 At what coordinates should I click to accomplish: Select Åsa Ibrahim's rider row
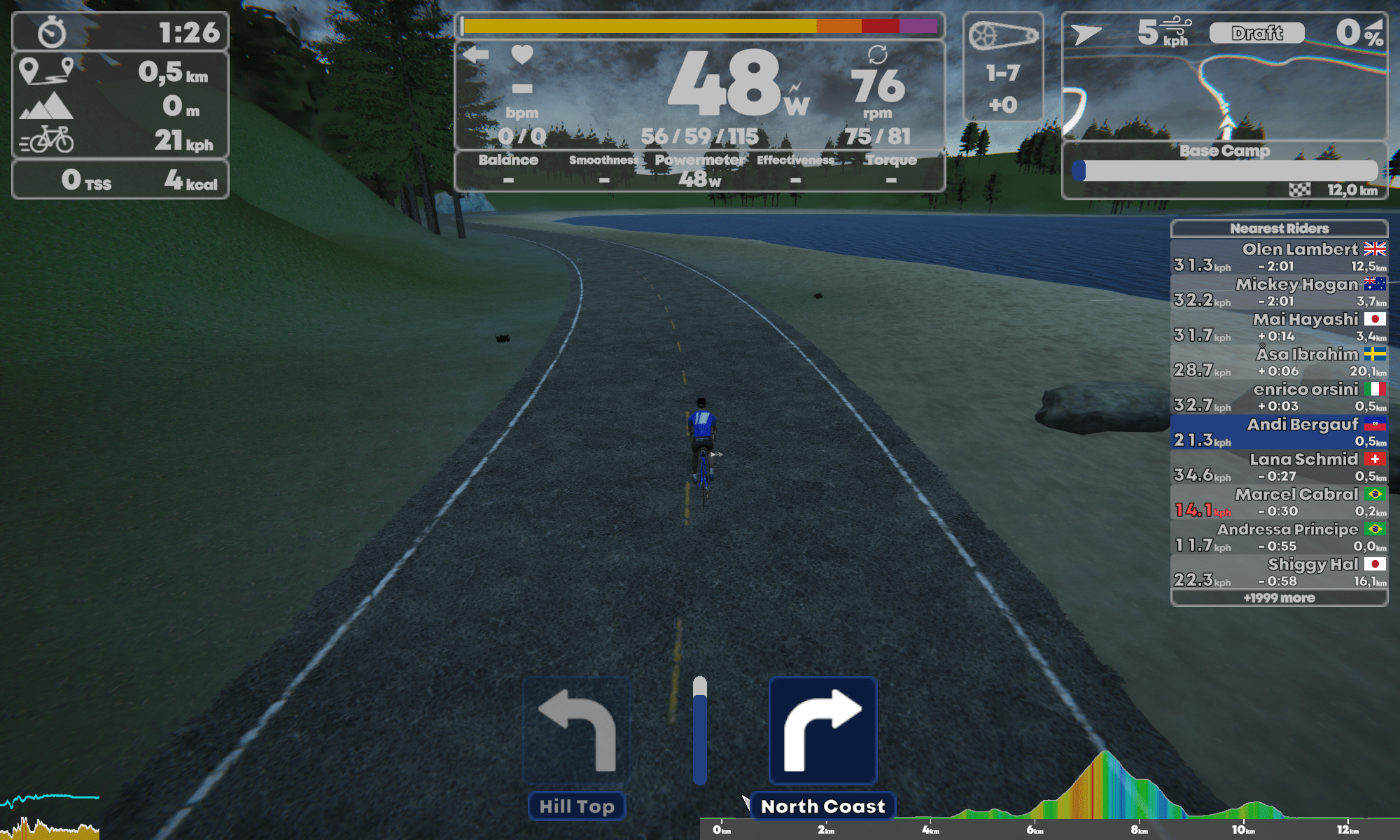[1279, 362]
